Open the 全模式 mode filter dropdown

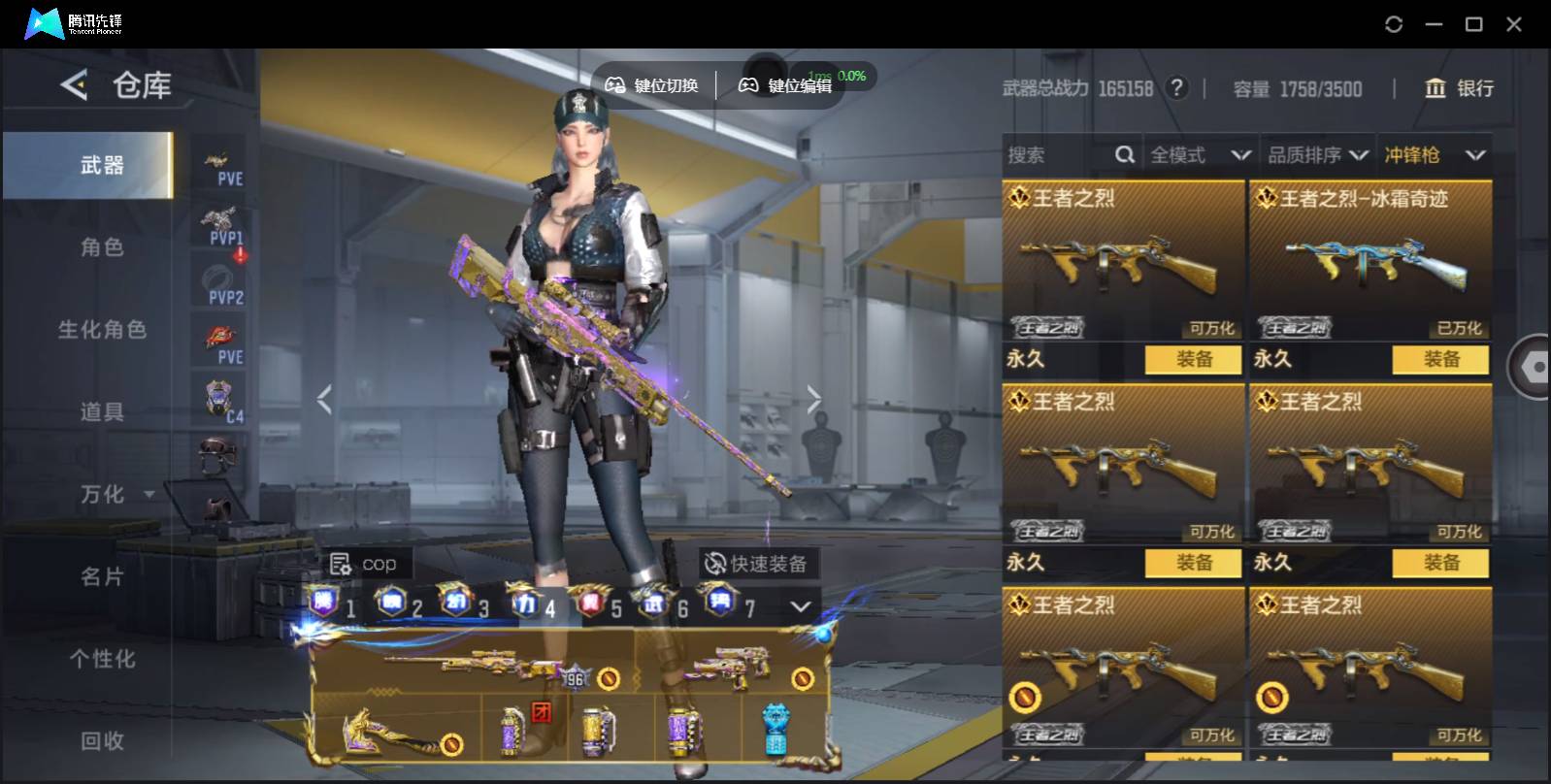[1200, 155]
